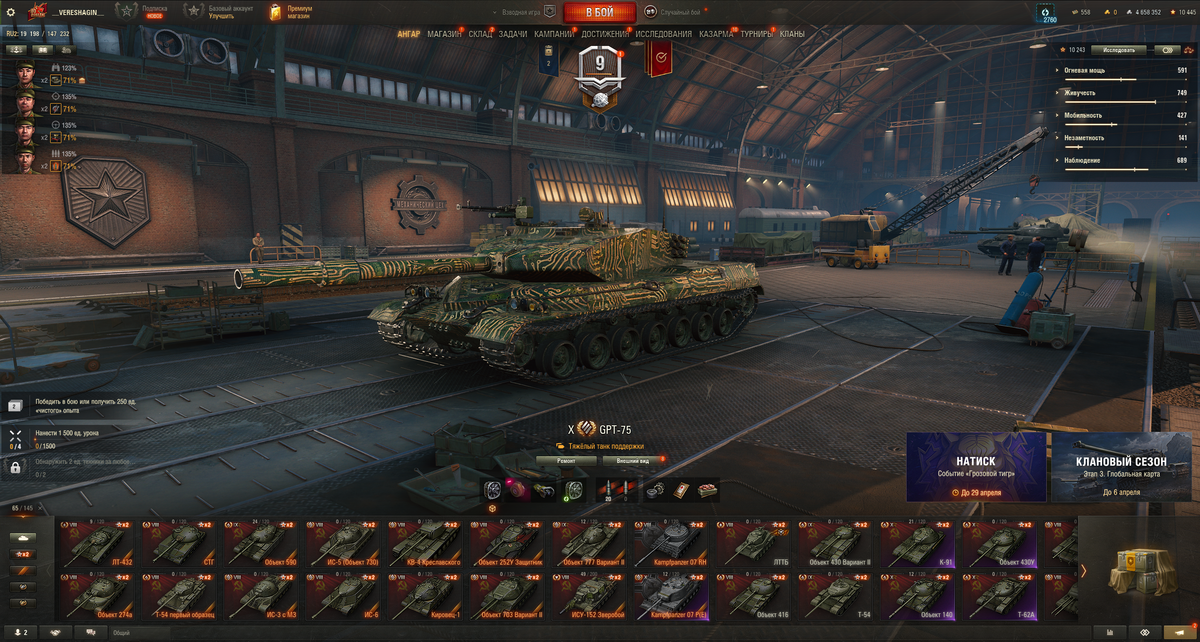Open the «Премиум магазин» shortcut
The width and height of the screenshot is (1200, 642).
291,12
